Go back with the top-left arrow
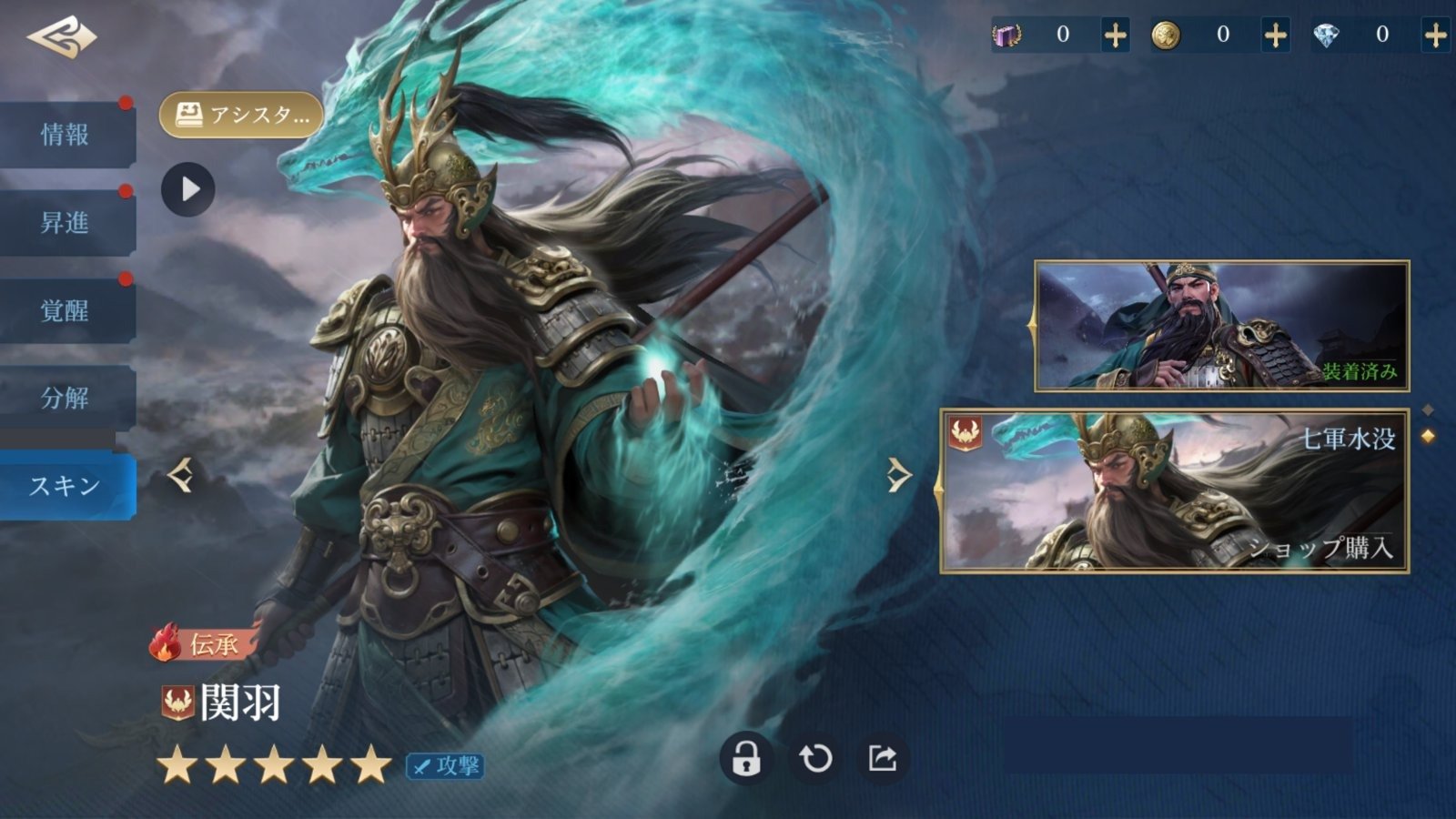Viewport: 1456px width, 819px height. (x=62, y=37)
